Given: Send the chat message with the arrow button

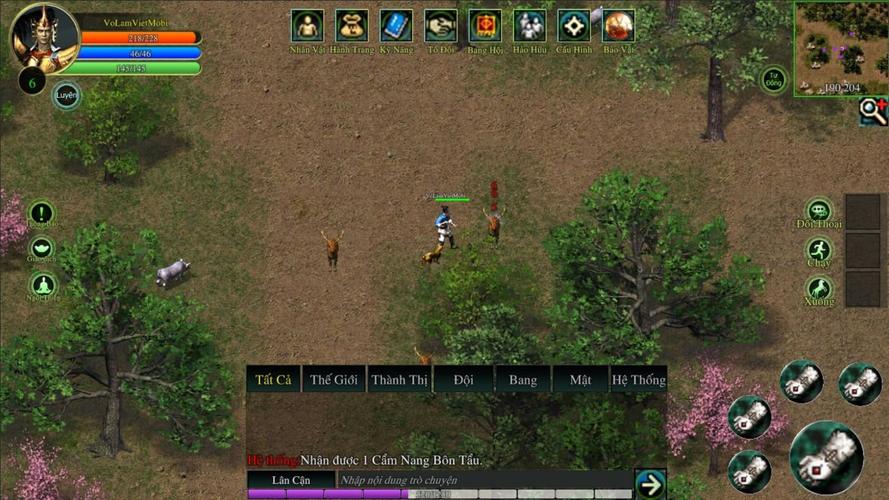Looking at the screenshot, I should pyautogui.click(x=650, y=484).
